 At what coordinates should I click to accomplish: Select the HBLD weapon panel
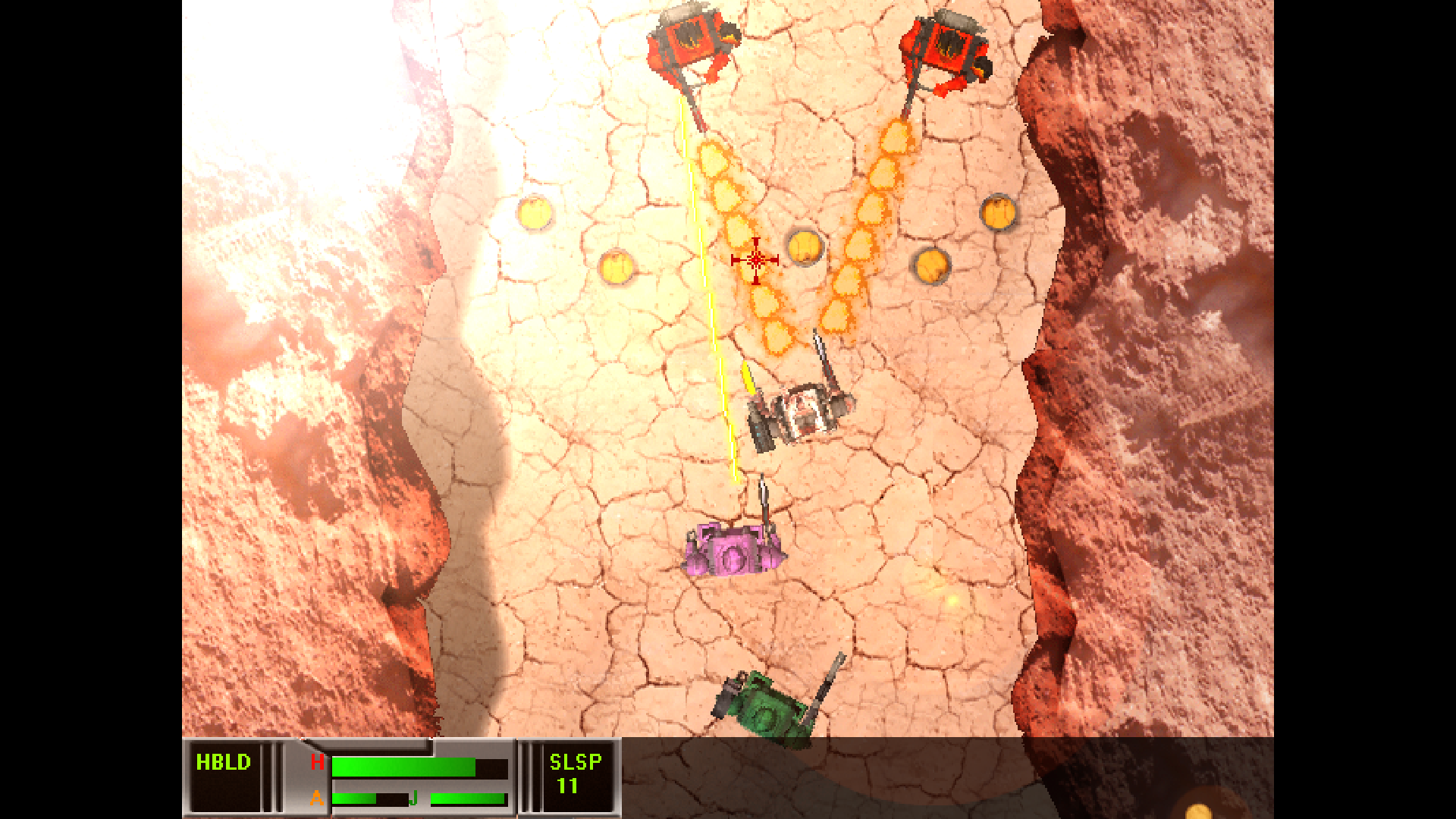tap(224, 775)
